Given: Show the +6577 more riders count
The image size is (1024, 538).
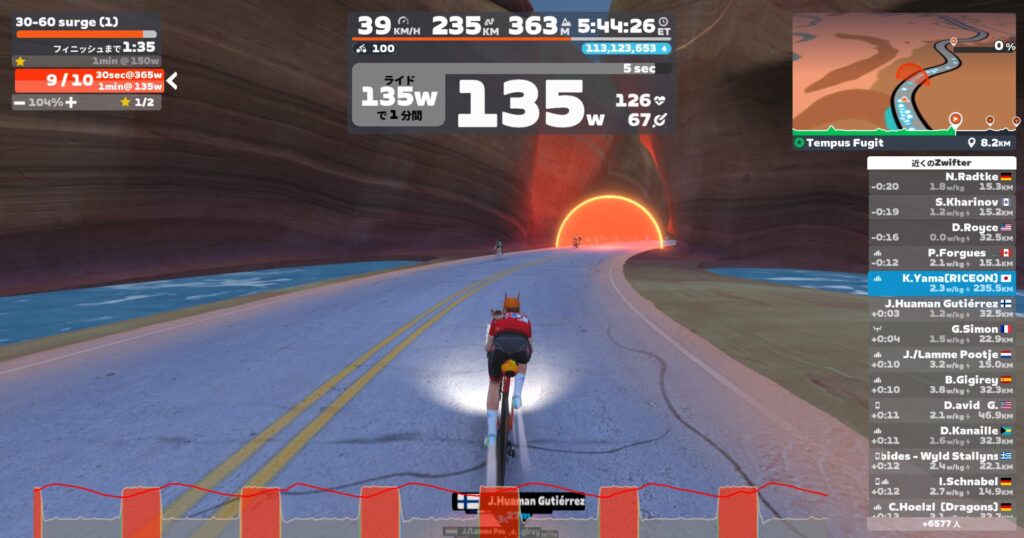Looking at the screenshot, I should [941, 523].
